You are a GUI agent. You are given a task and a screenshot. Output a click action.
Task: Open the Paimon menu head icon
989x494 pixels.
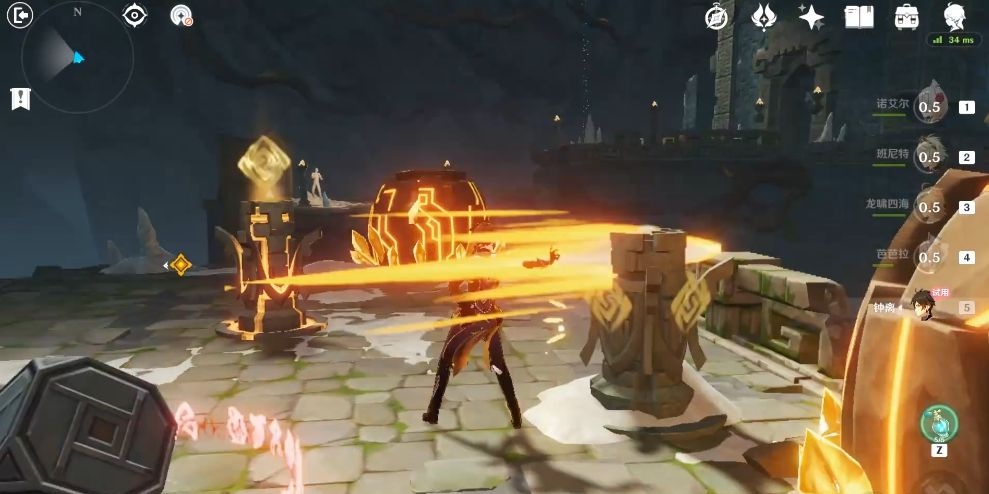click(955, 16)
